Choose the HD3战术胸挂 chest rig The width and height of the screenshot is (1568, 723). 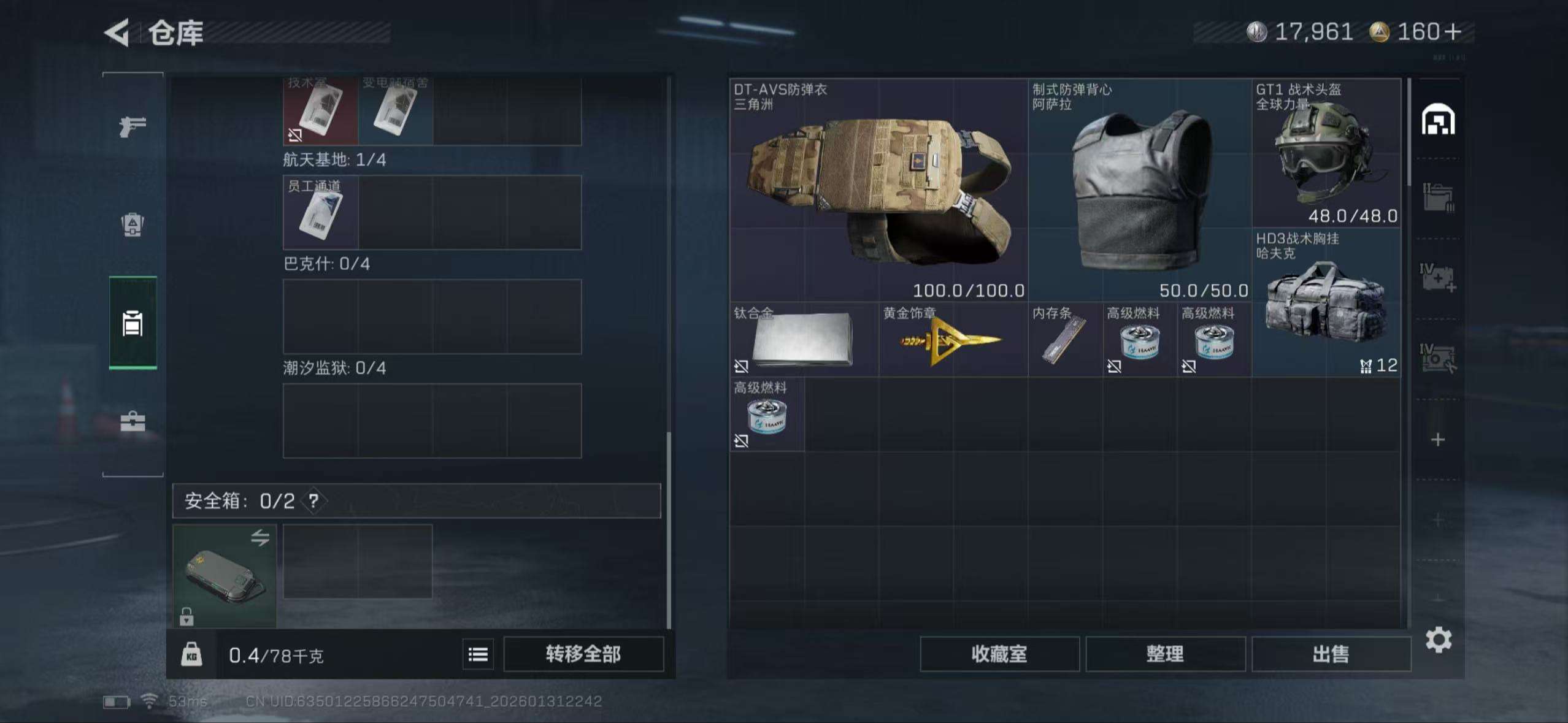1326,302
